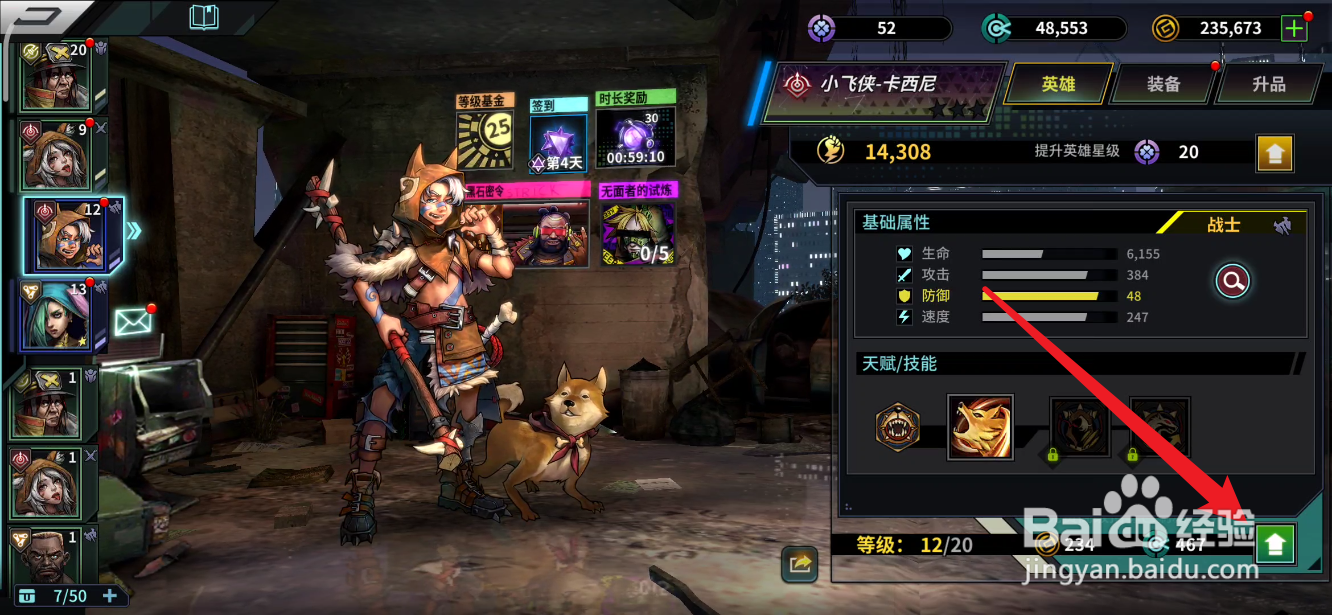
Task: Switch to the 升品 tab
Action: pyautogui.click(x=1268, y=84)
